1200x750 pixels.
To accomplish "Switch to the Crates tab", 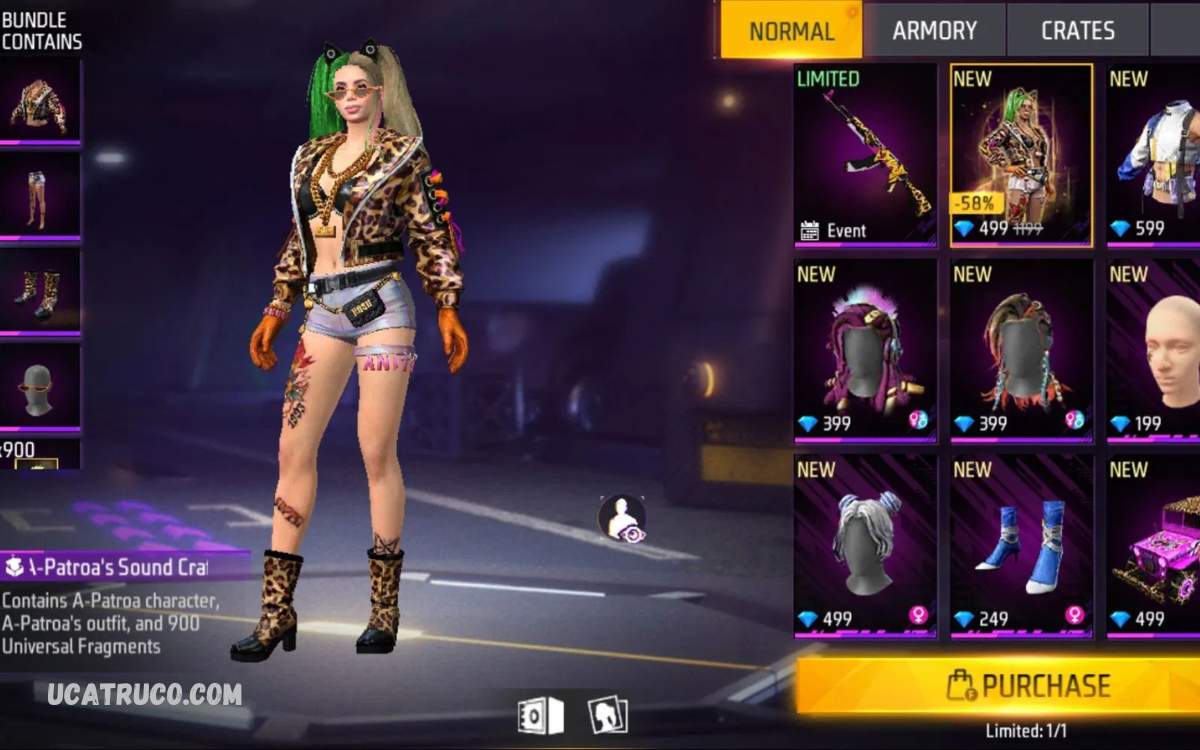I will click(x=1077, y=31).
